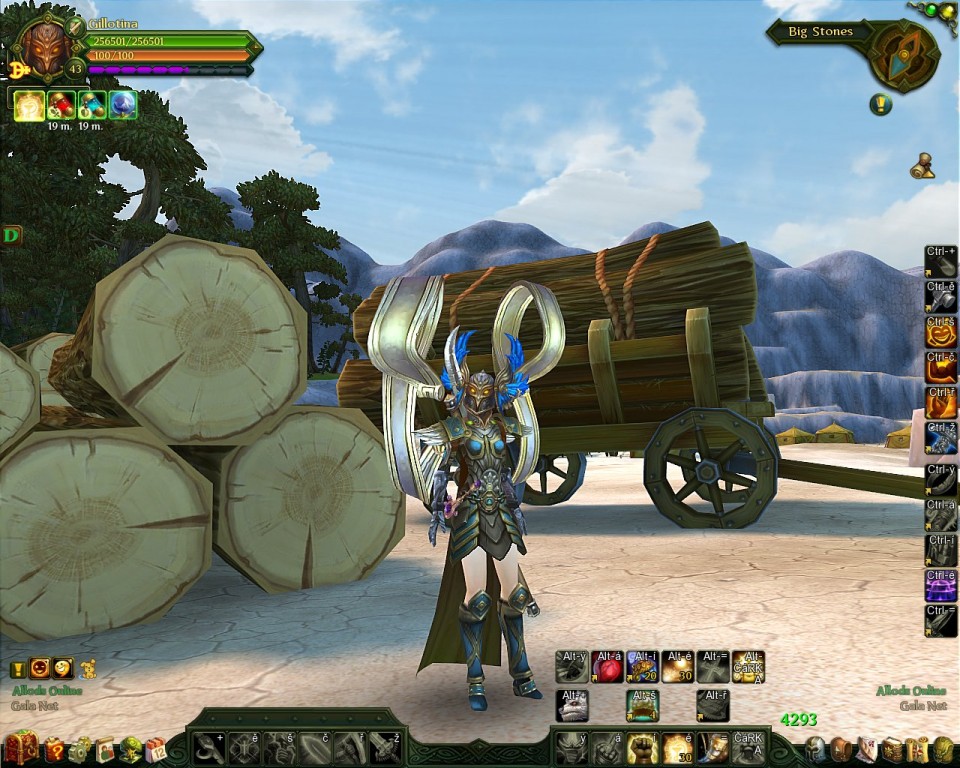Select the white beast mount slot
960x768 pixels.
572,705
